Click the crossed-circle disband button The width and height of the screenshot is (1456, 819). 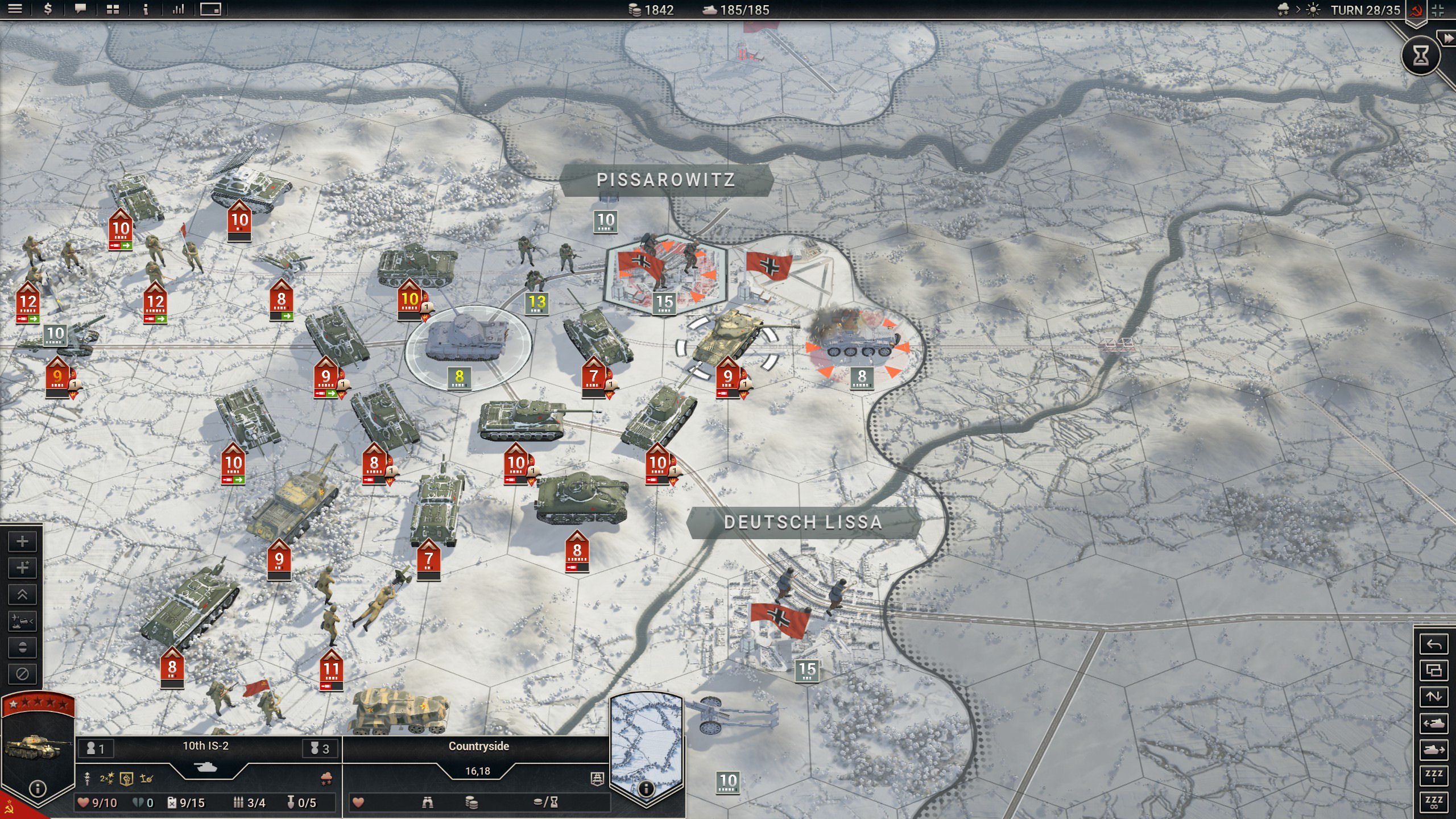[x=22, y=674]
